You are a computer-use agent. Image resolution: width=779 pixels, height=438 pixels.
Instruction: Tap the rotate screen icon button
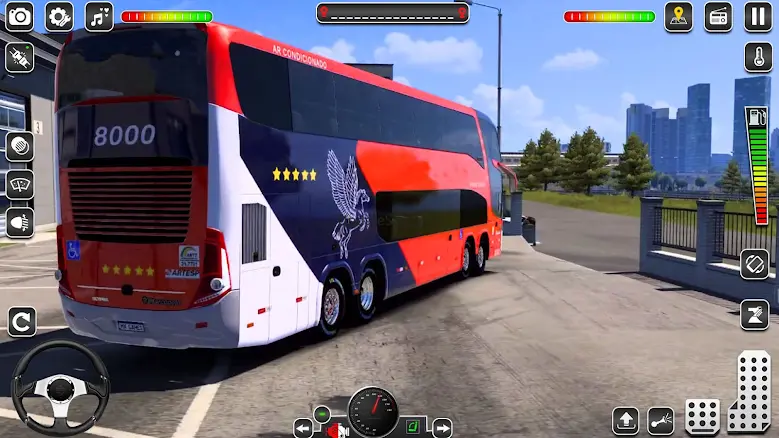tap(755, 264)
